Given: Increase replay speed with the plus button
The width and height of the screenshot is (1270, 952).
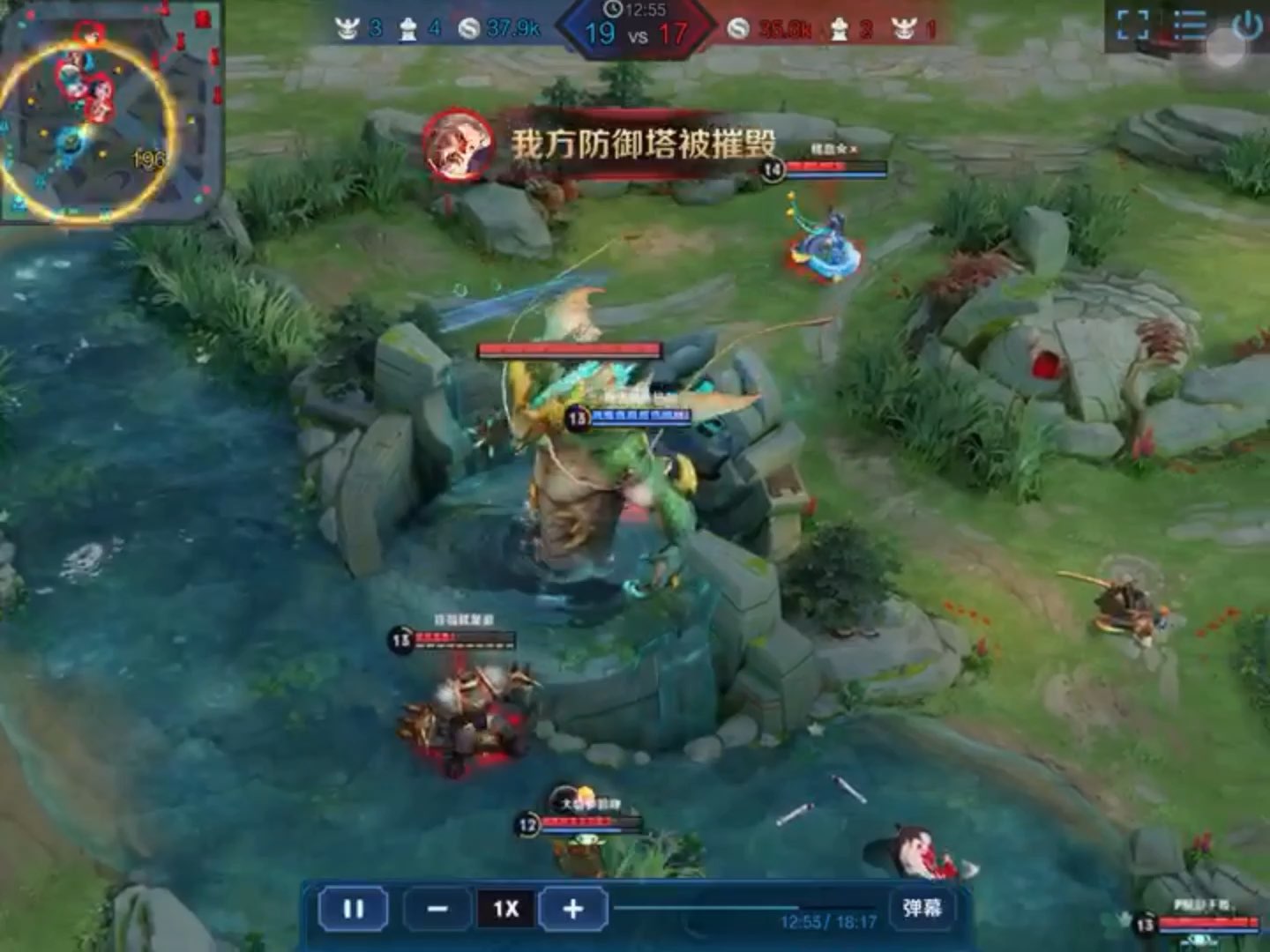Looking at the screenshot, I should pyautogui.click(x=573, y=908).
